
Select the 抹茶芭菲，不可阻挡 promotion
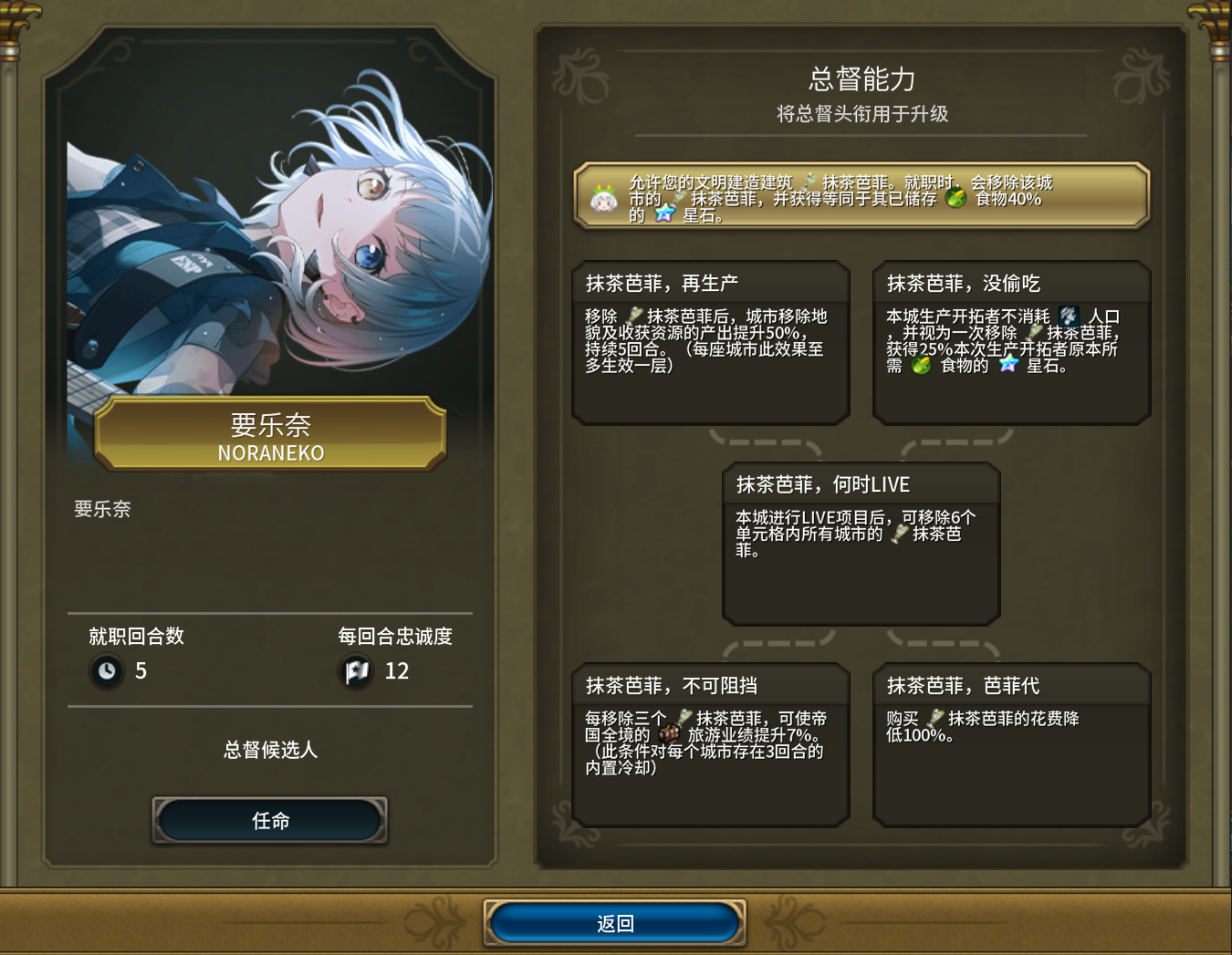711,744
